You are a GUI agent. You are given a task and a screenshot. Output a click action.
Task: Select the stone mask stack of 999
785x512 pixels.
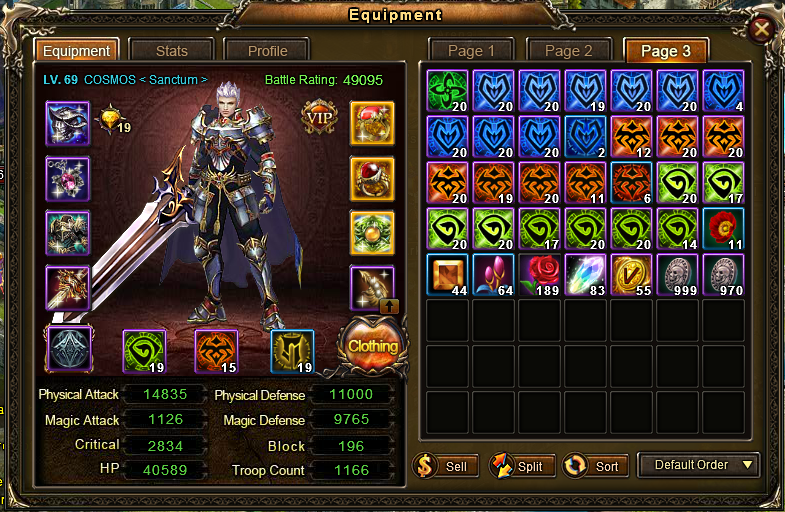tap(678, 274)
